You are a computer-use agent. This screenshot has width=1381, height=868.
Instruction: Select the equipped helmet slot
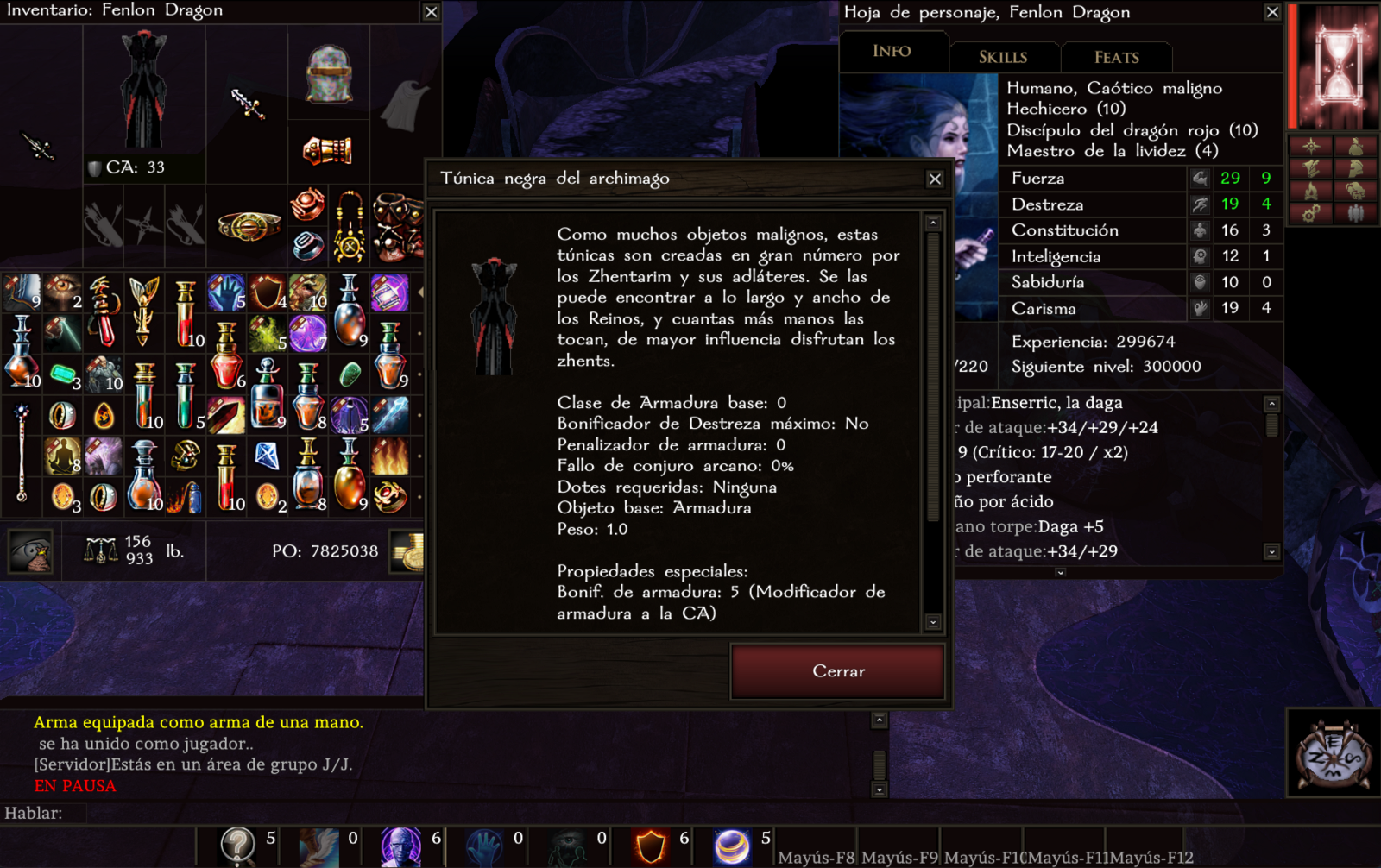point(329,72)
